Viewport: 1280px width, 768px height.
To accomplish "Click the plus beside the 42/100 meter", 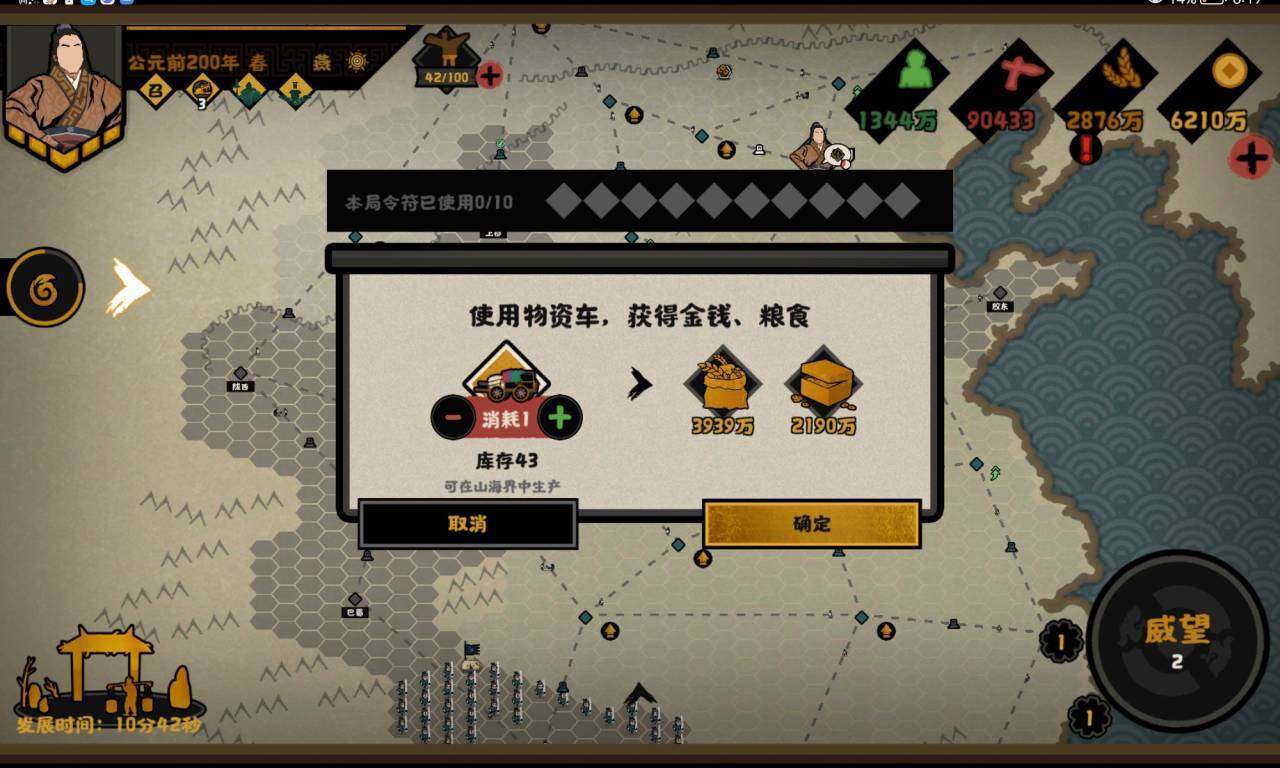I will click(490, 75).
